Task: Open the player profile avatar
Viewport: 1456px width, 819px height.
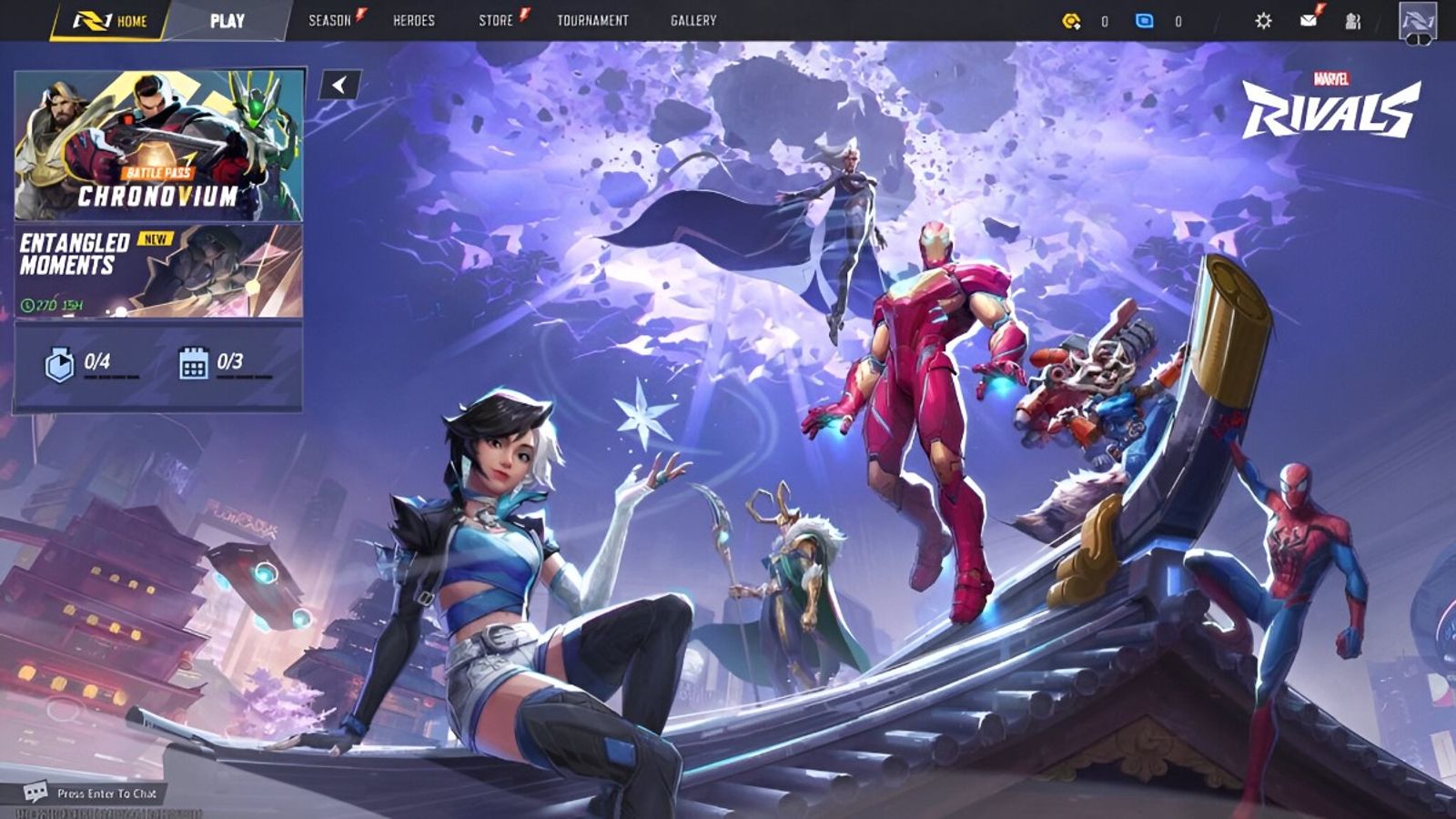Action: coord(1417,21)
